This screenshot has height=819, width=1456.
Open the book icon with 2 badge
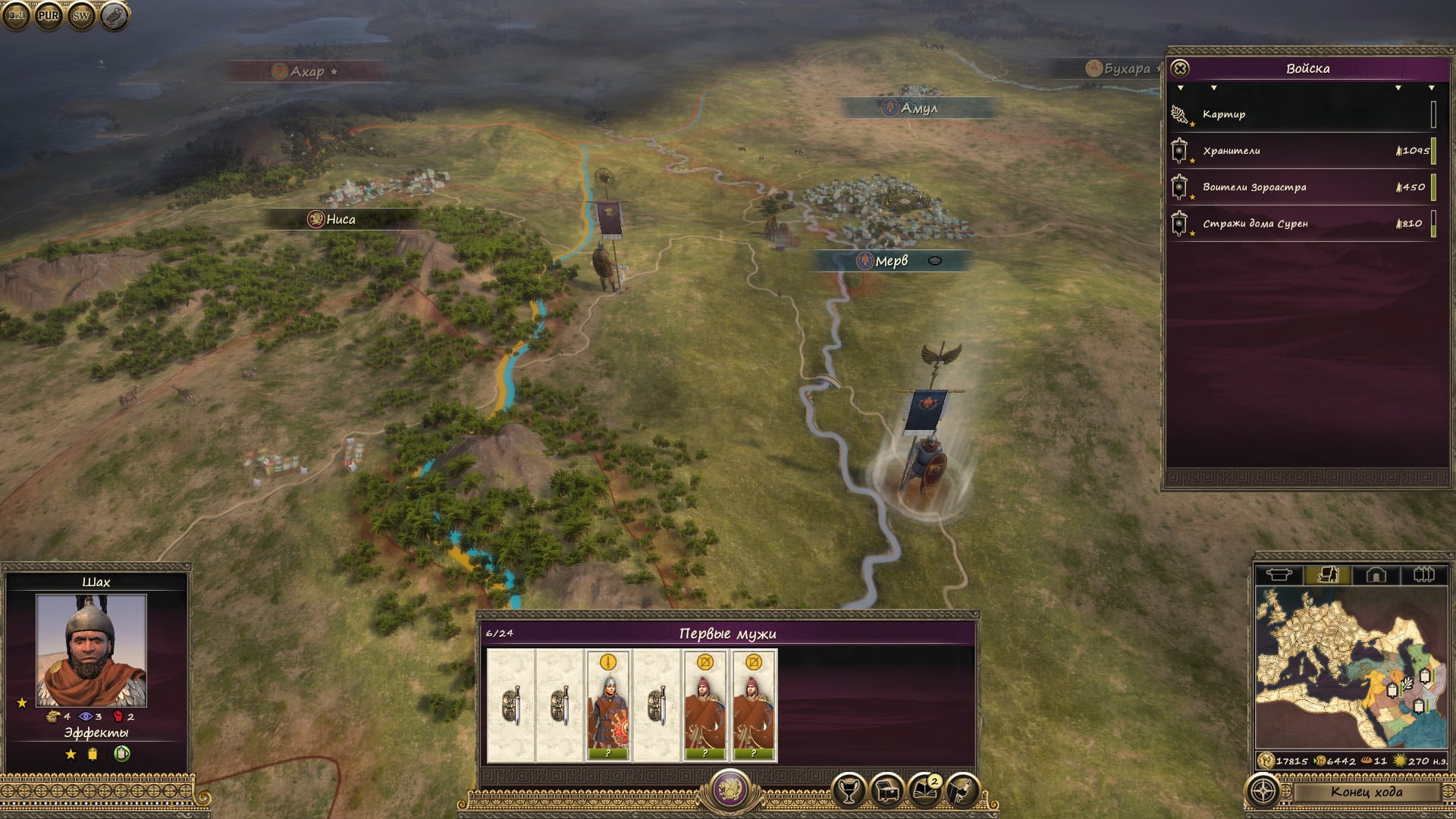(x=924, y=791)
